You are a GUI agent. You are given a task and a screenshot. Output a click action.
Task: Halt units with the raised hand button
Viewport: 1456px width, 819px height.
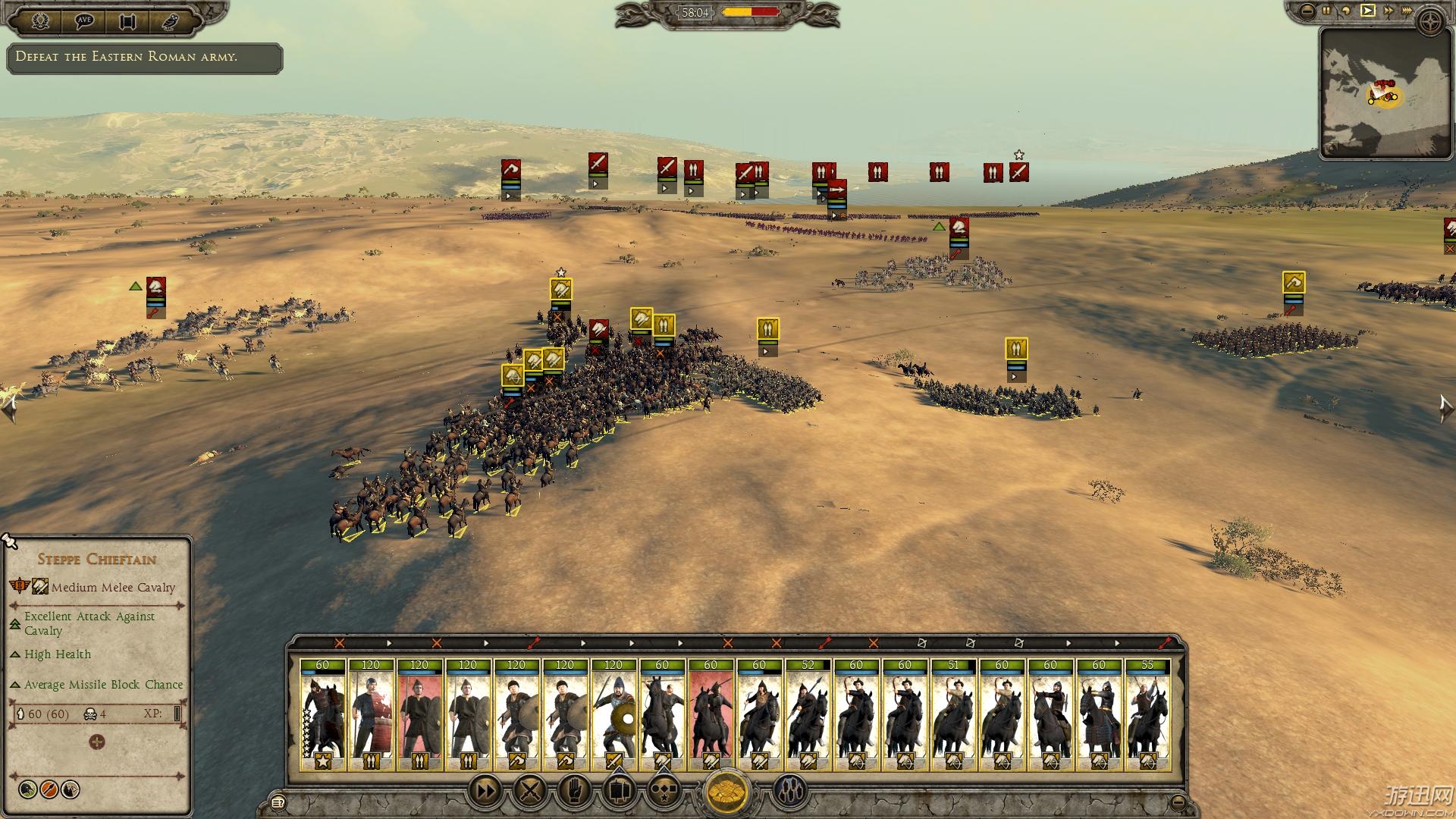coord(574,792)
